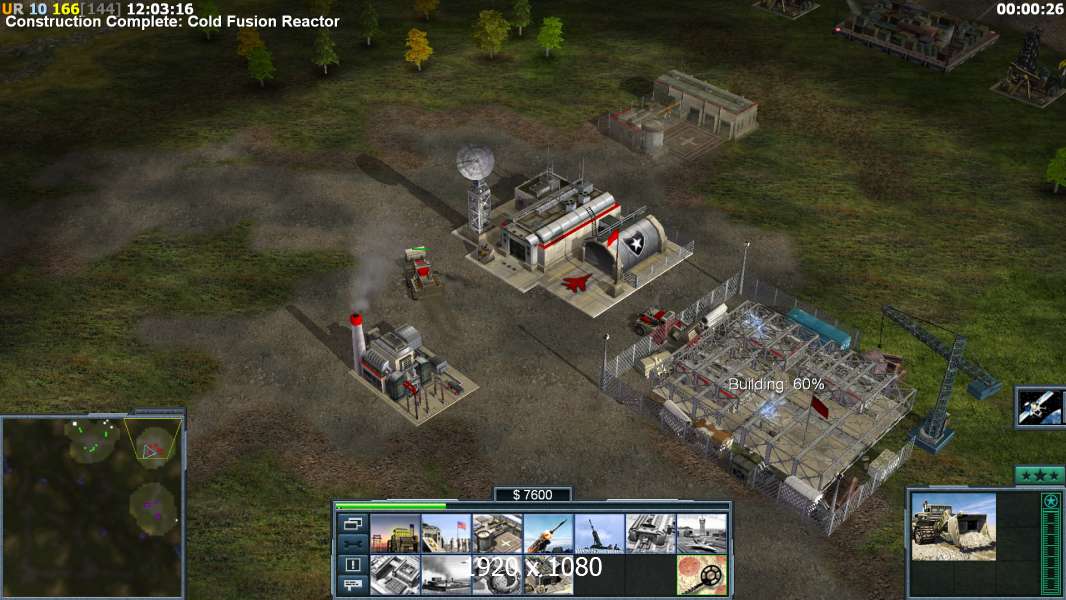This screenshot has height=600, width=1066.
Task: Click the wrench button on the command bar
Action: point(352,544)
